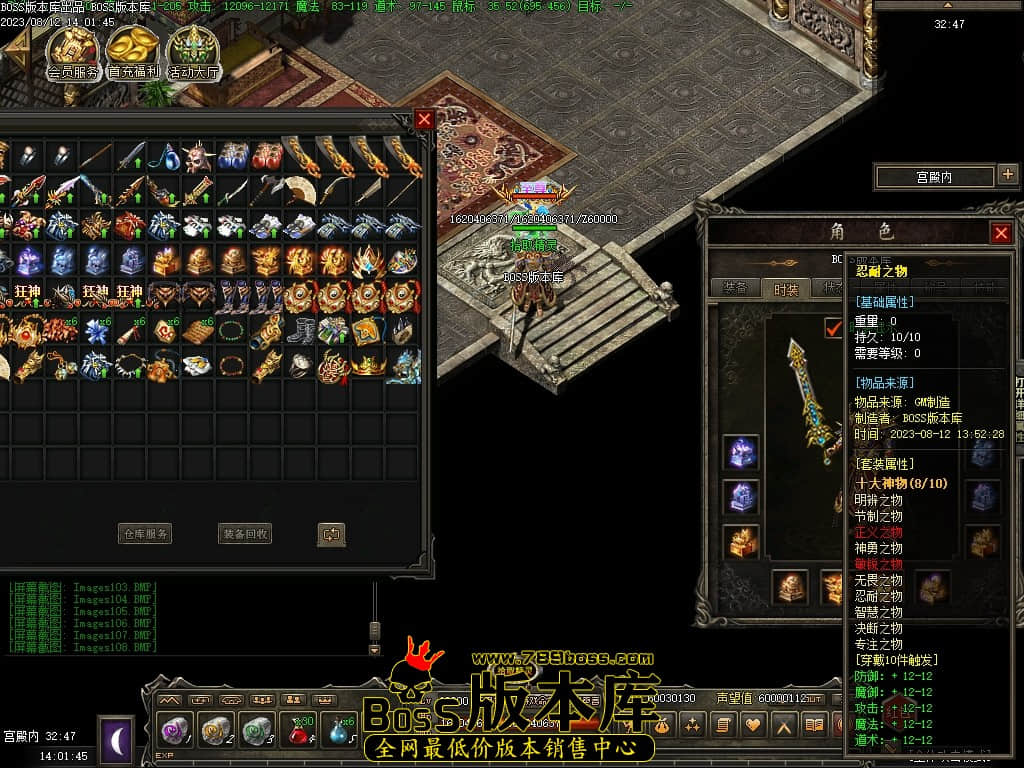Viewport: 1024px width, 768px height.
Task: Use the purple scroll in hotbar slot 1
Action: [176, 731]
